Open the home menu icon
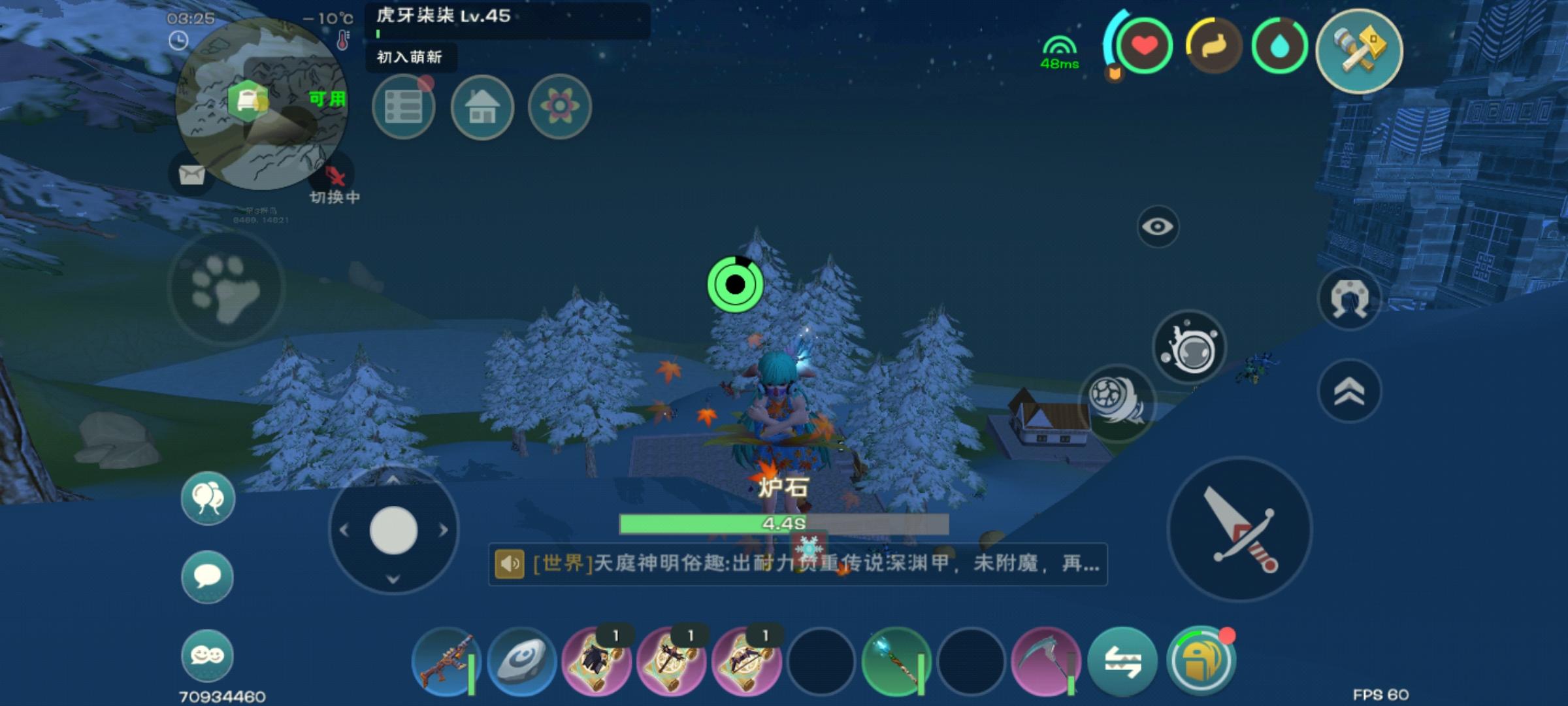 pos(481,107)
